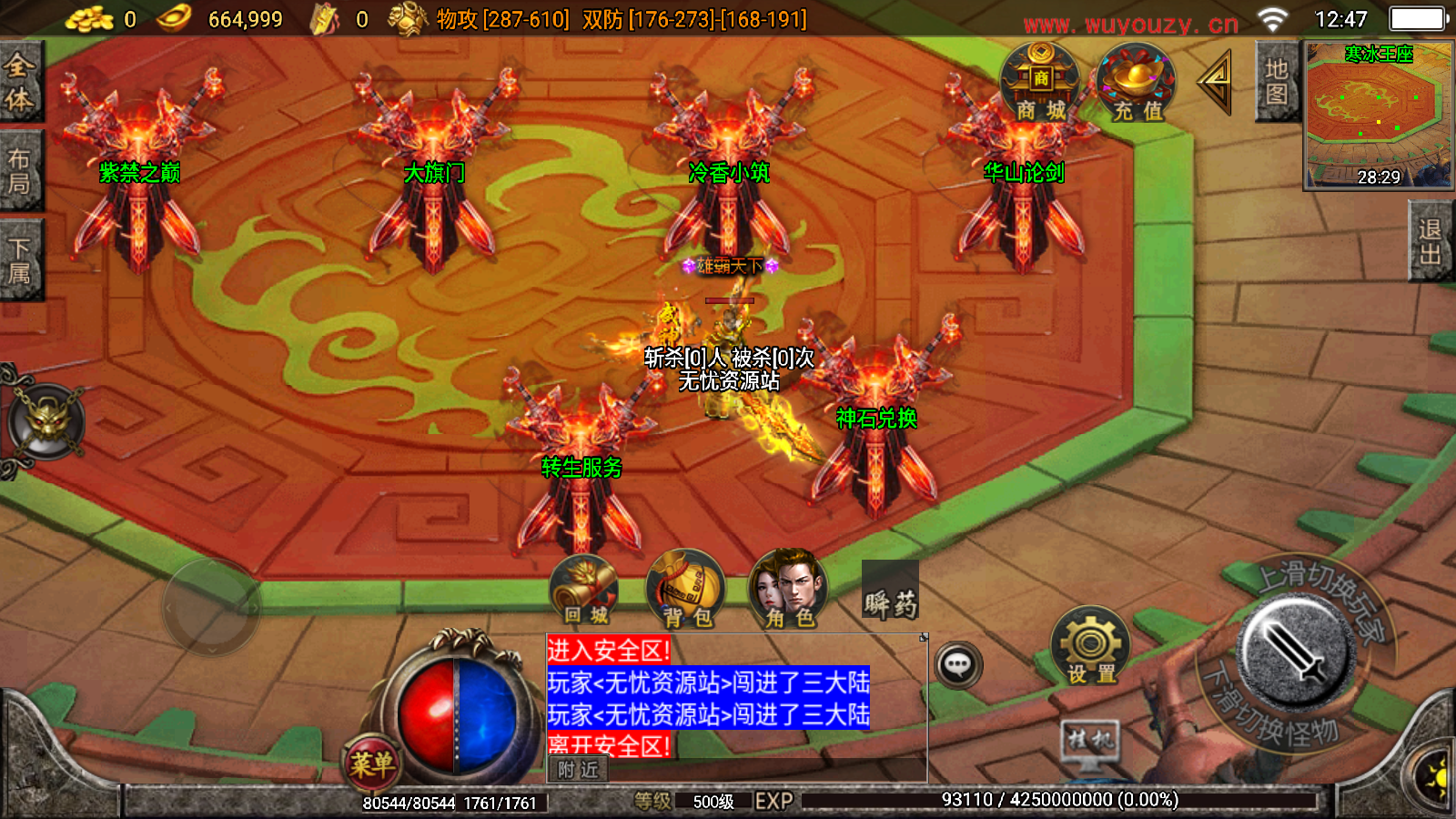The width and height of the screenshot is (1456, 819).
Task: Select the 全体 side tab
Action: coord(20,82)
